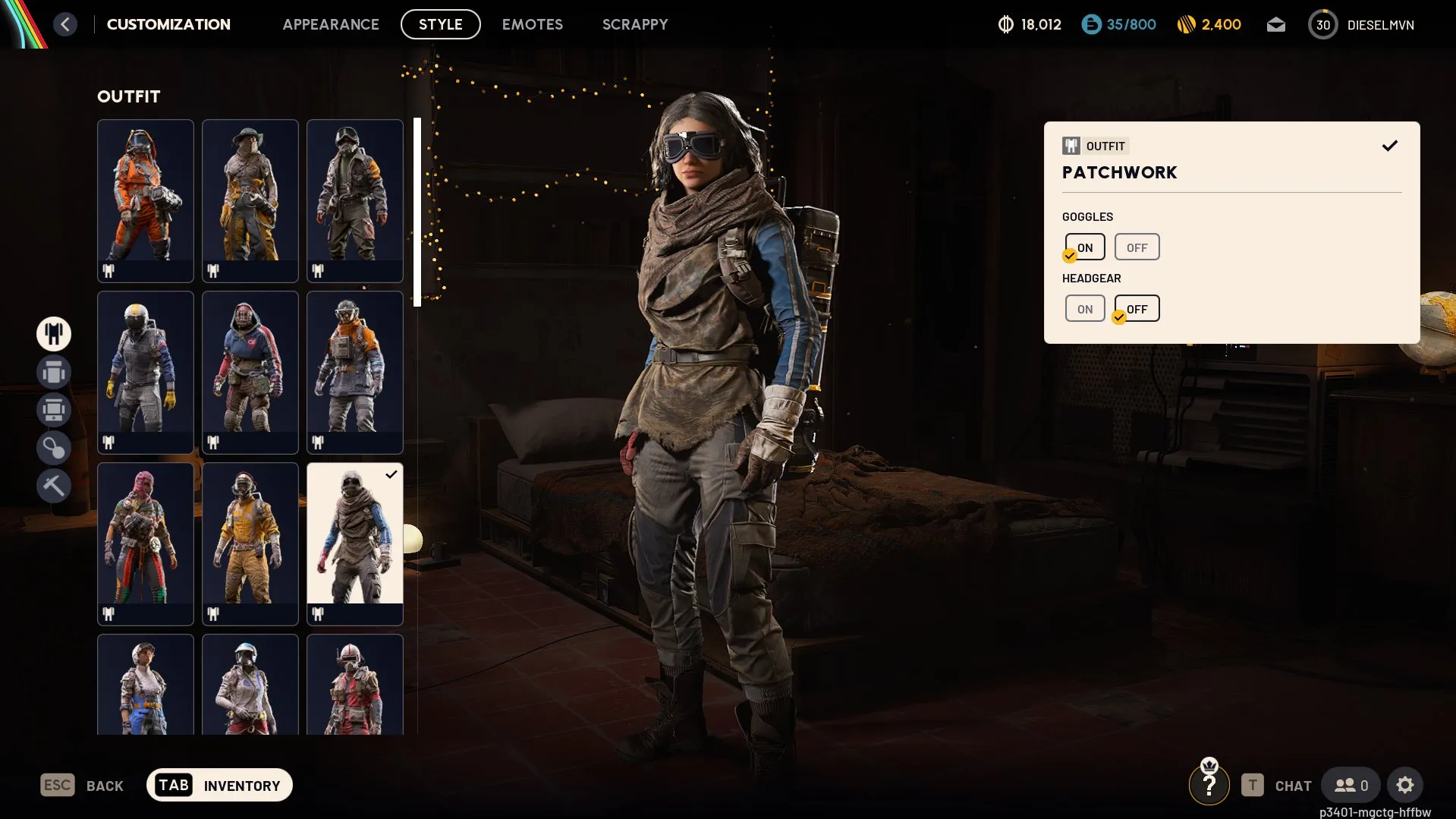Select the hammer tool category icon
This screenshot has height=819, width=1456.
click(54, 486)
